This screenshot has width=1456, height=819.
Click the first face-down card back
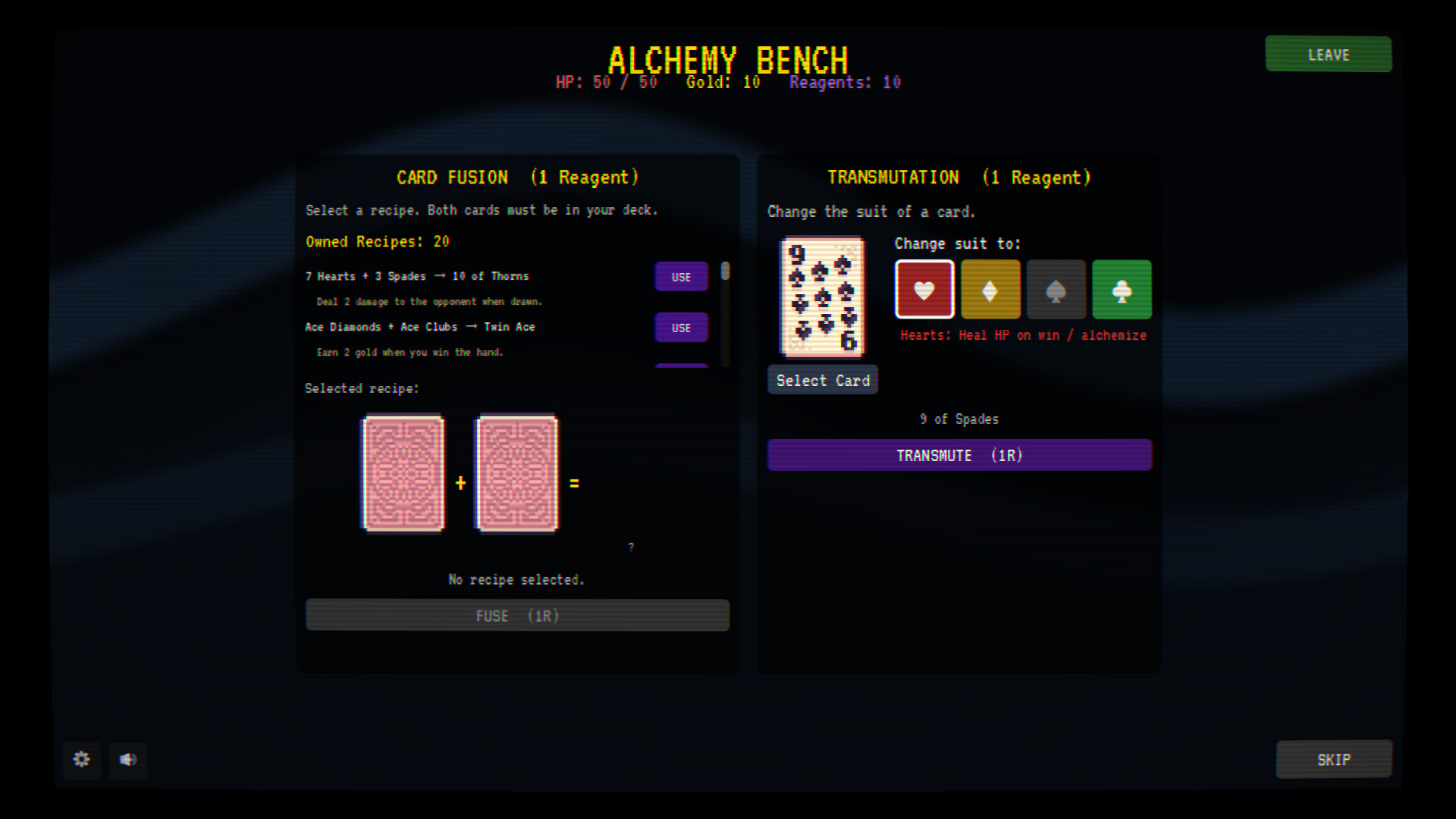coord(403,473)
